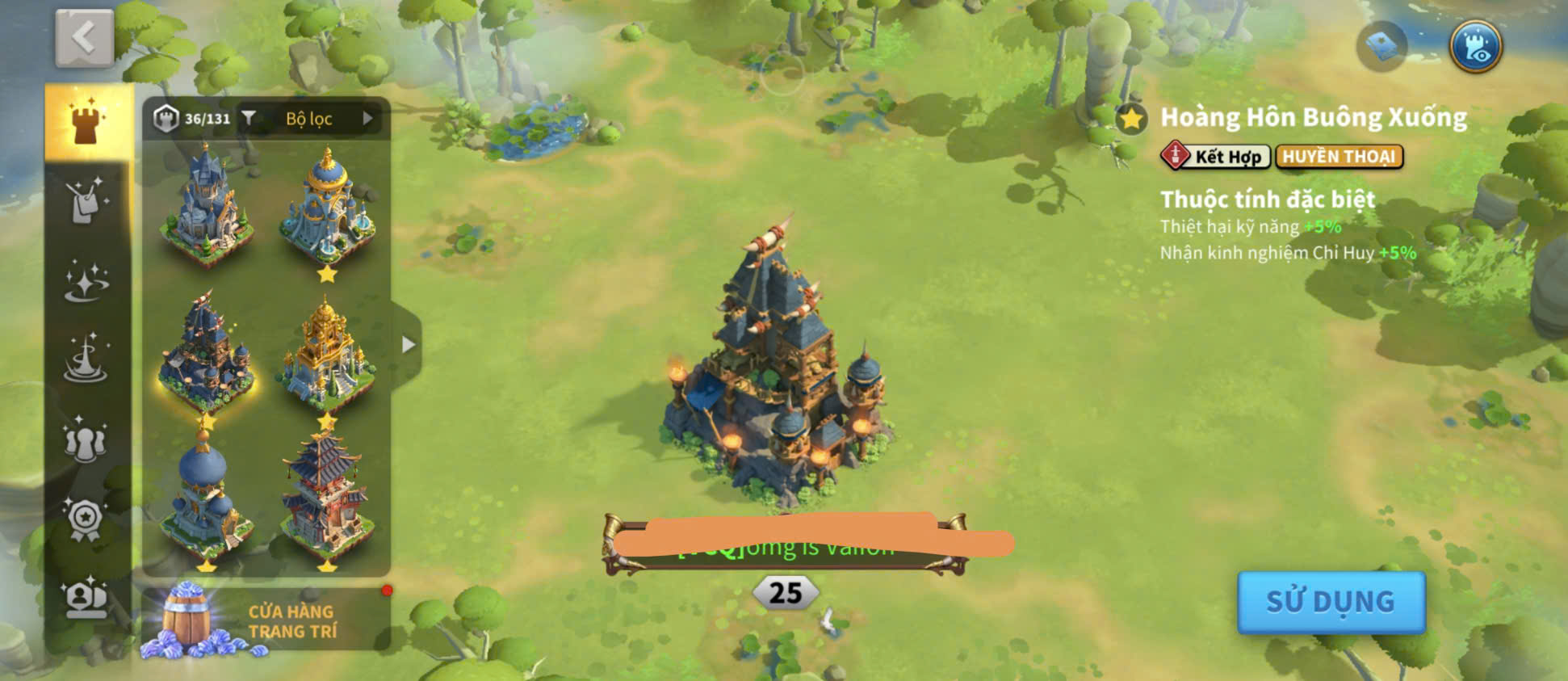Choose the dark blue spiked fortress skin

(206, 353)
